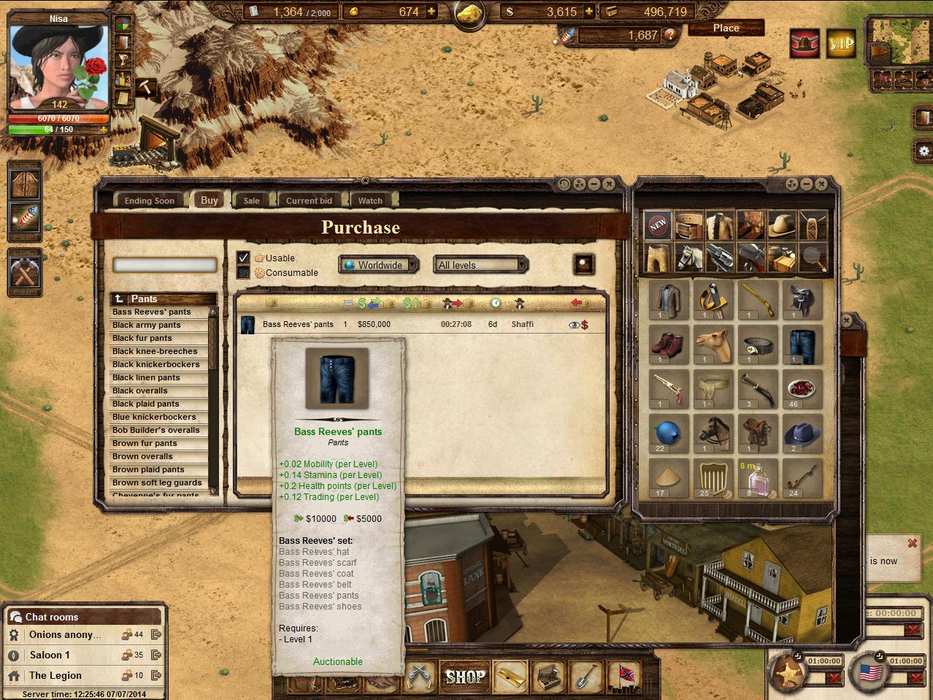
Task: Switch to the Ending Soon tab
Action: pyautogui.click(x=149, y=201)
